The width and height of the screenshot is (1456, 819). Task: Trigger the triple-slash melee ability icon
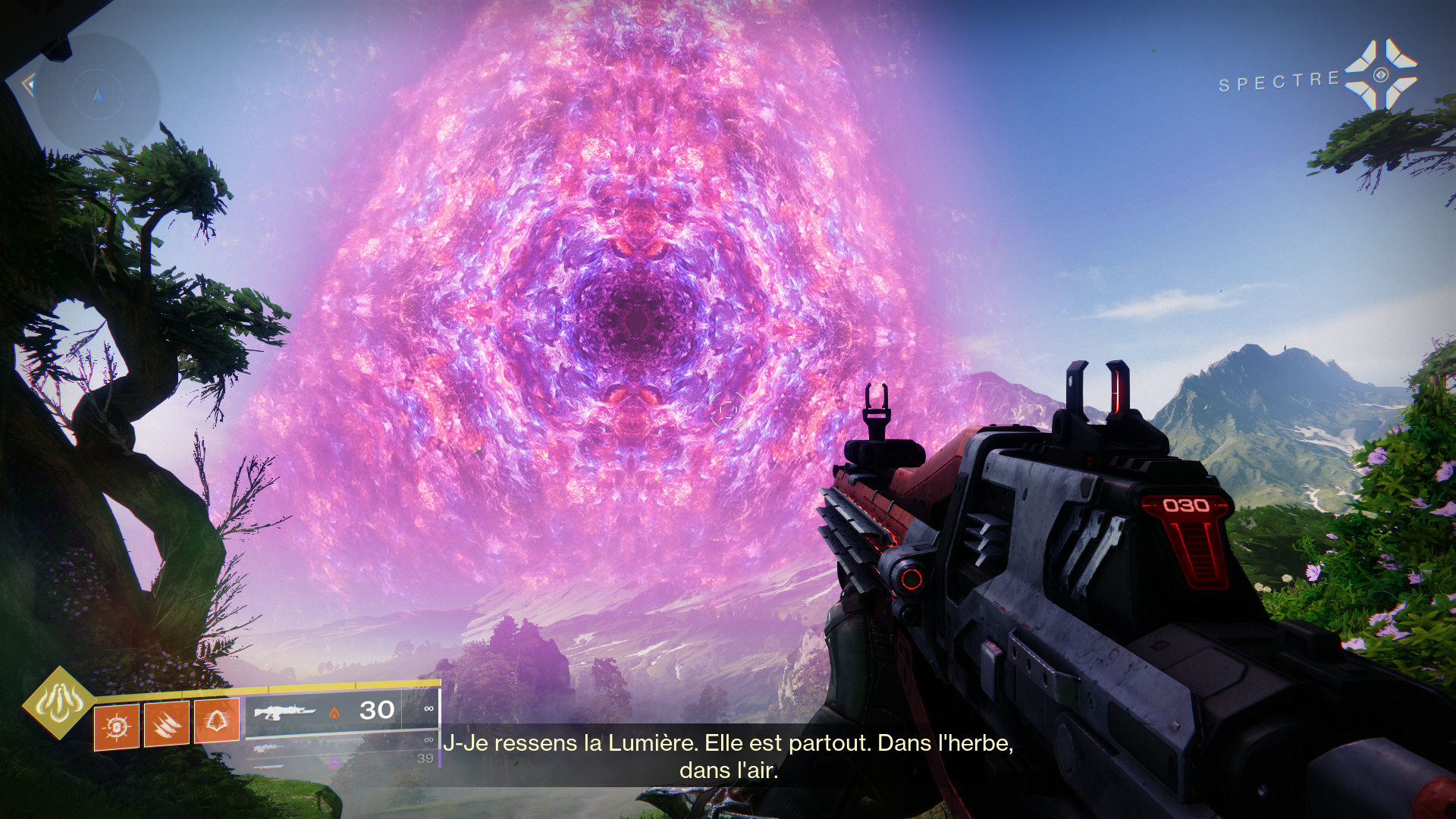[x=167, y=723]
